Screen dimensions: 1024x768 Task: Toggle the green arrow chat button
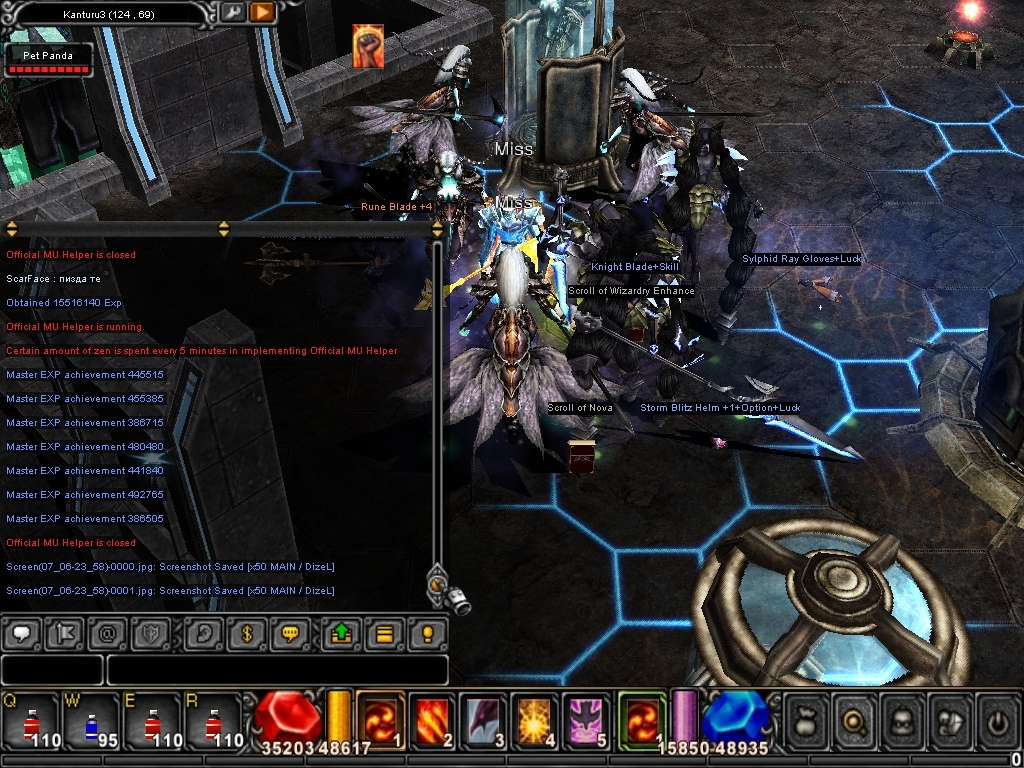point(341,633)
